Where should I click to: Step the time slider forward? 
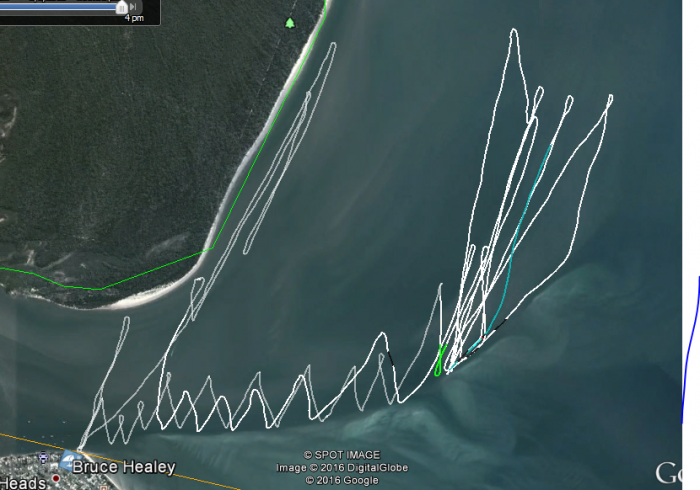click(134, 7)
